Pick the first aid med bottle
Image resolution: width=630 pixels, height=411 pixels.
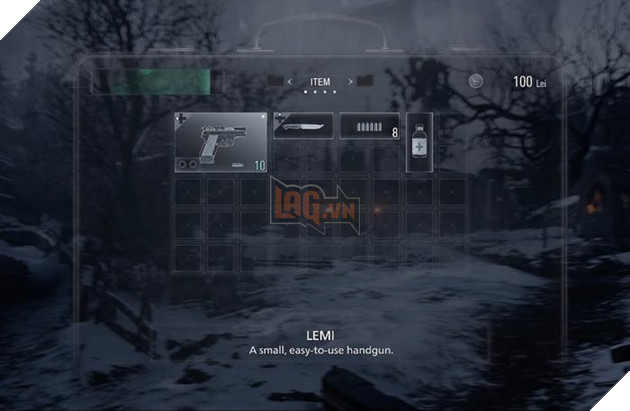click(x=418, y=143)
